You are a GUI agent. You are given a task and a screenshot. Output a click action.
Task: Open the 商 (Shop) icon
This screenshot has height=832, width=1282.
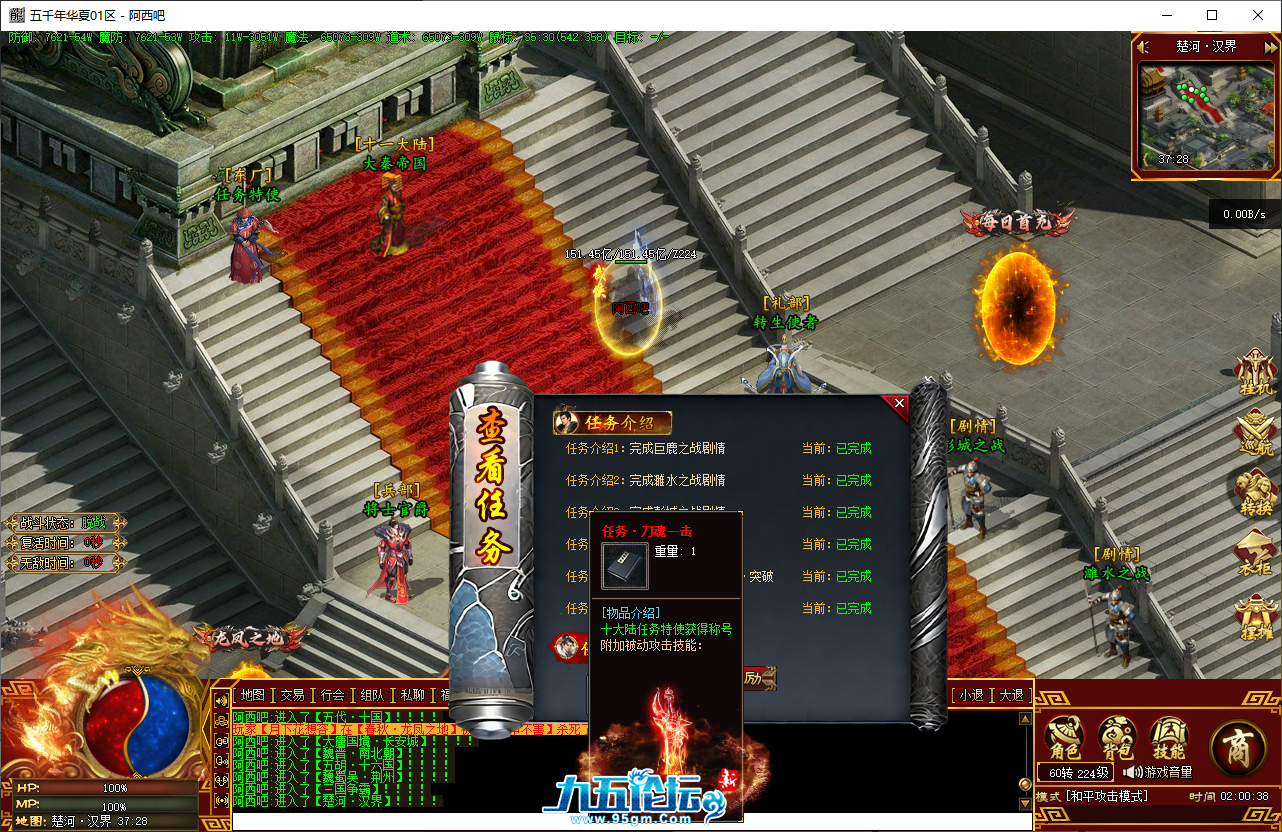click(x=1238, y=747)
